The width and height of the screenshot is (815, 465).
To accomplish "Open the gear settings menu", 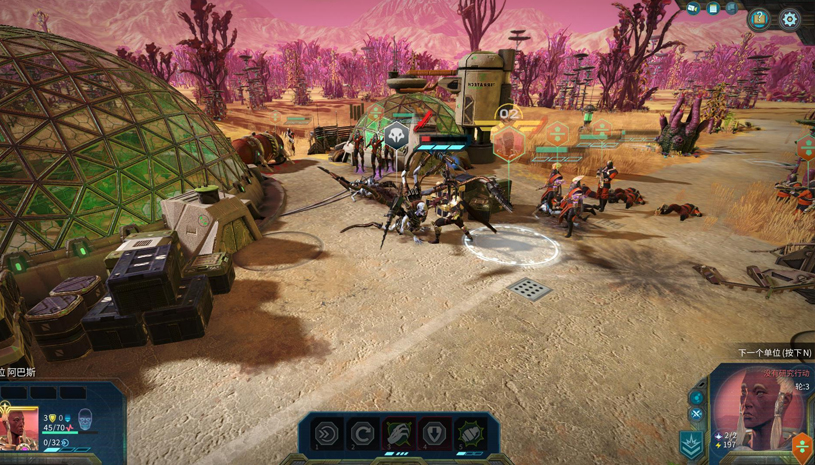I will (789, 18).
